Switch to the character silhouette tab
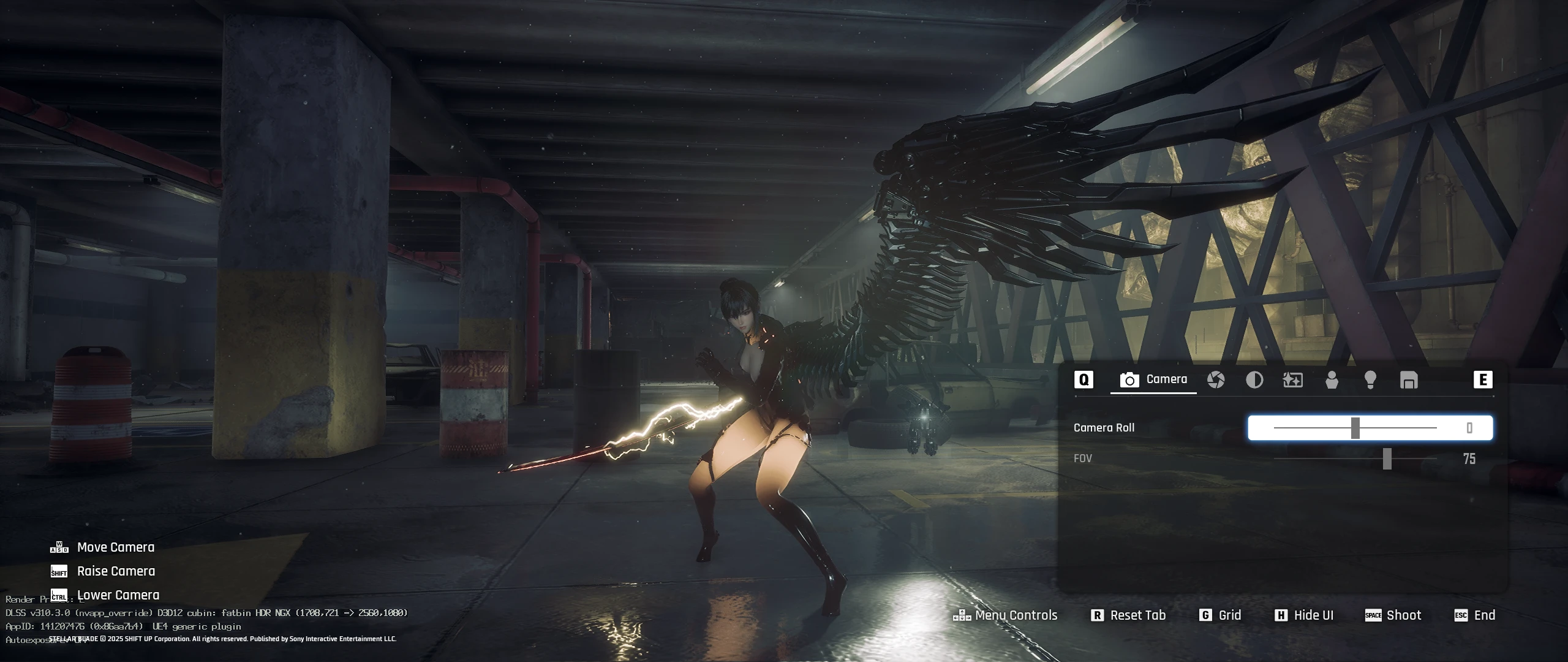 coord(1332,380)
